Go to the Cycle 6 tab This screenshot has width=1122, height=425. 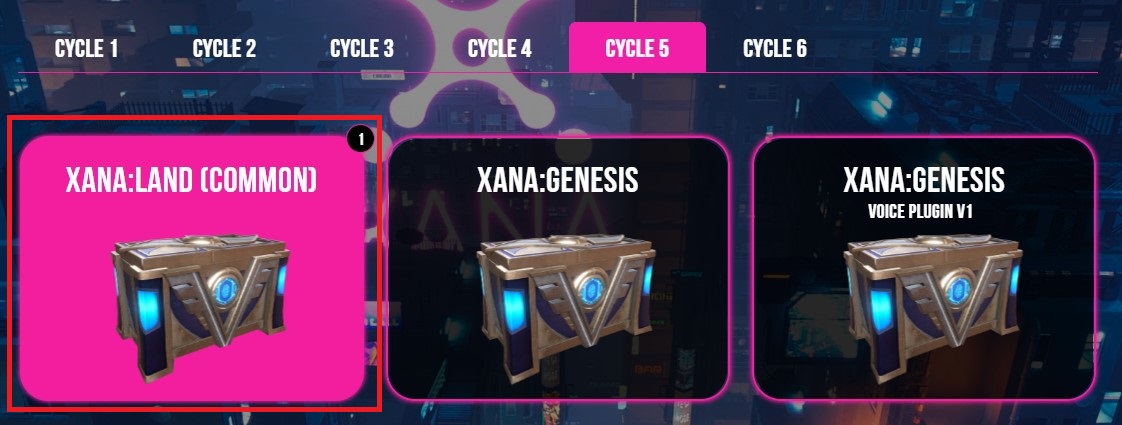coord(774,48)
